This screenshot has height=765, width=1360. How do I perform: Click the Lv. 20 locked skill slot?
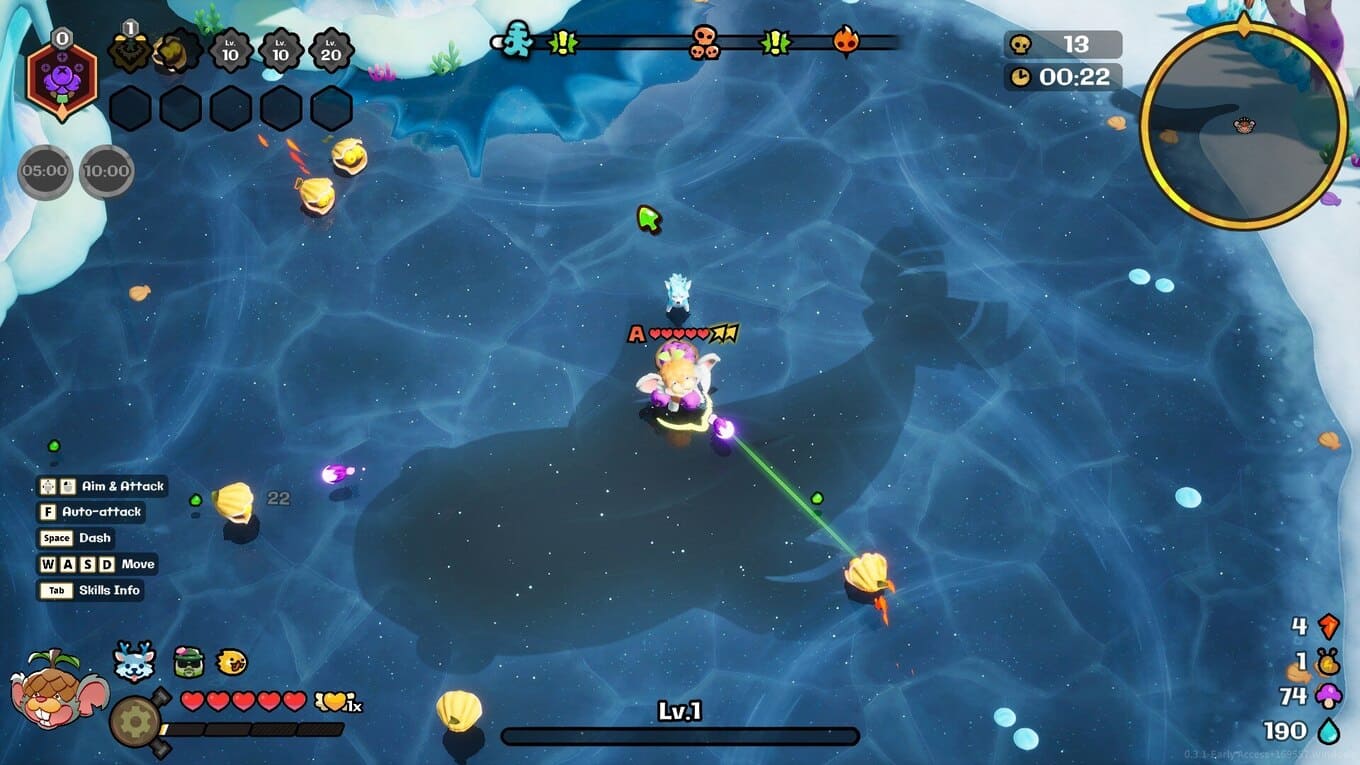pos(330,50)
